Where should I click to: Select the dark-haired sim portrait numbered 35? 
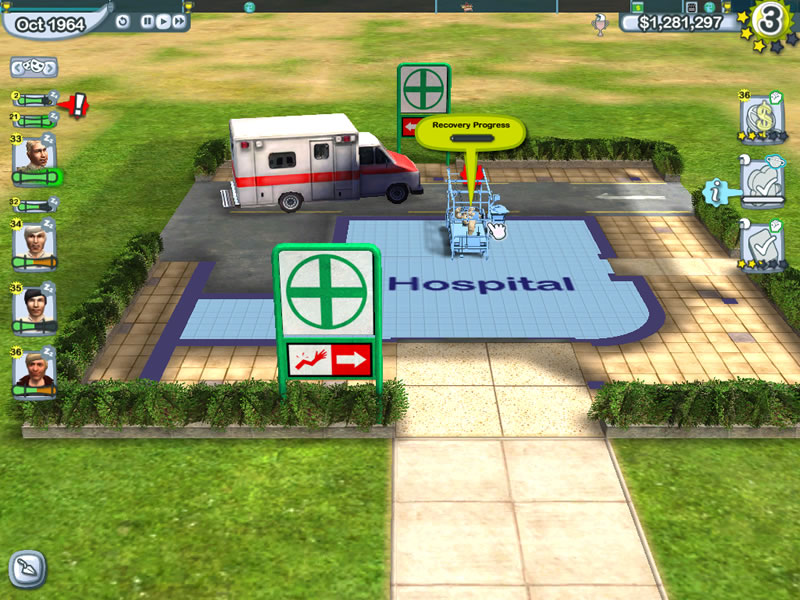pyautogui.click(x=35, y=304)
